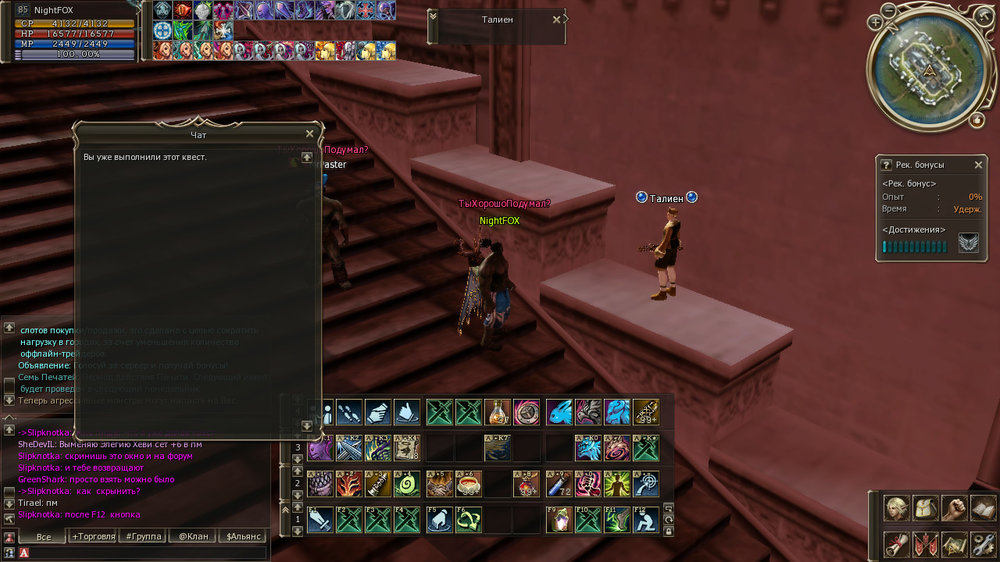
Task: Switch to the +Торговля chat tab
Action: pos(93,537)
